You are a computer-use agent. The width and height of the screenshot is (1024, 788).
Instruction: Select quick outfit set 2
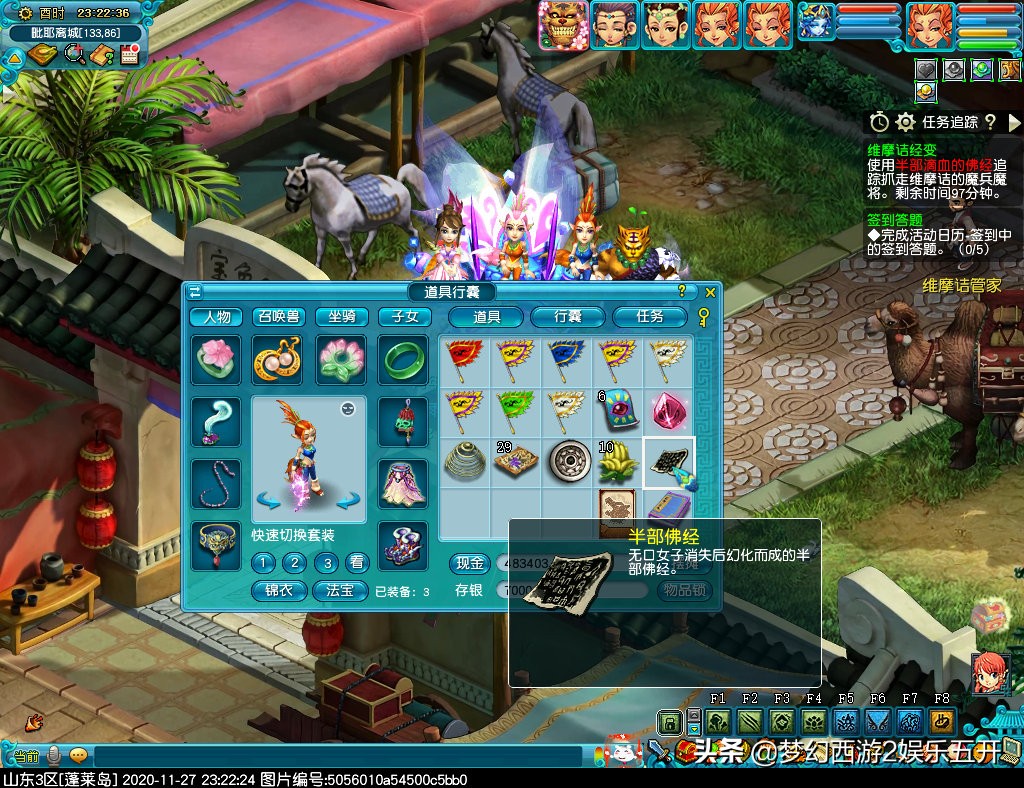tap(293, 563)
